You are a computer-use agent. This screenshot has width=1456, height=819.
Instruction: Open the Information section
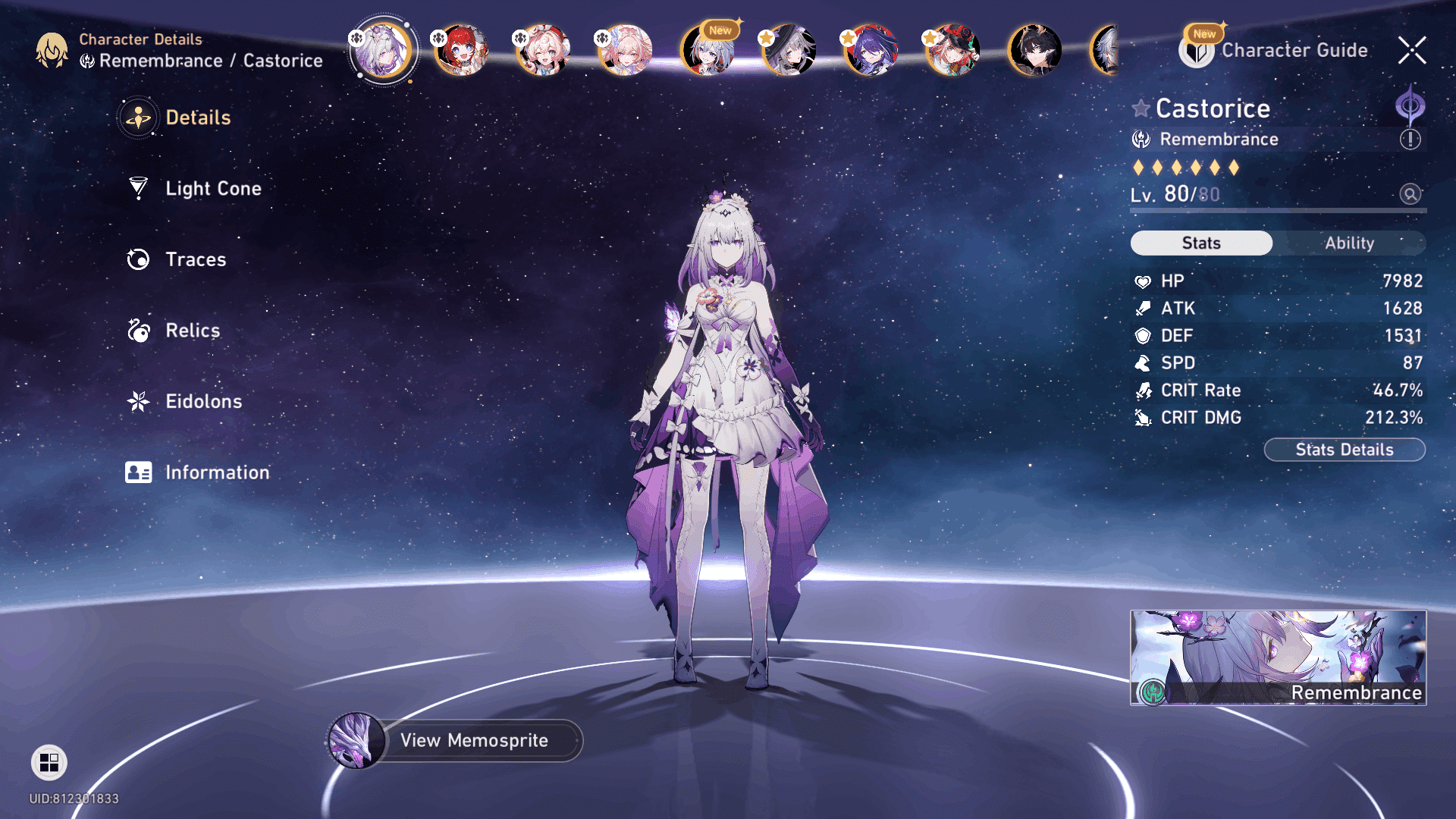coord(217,472)
